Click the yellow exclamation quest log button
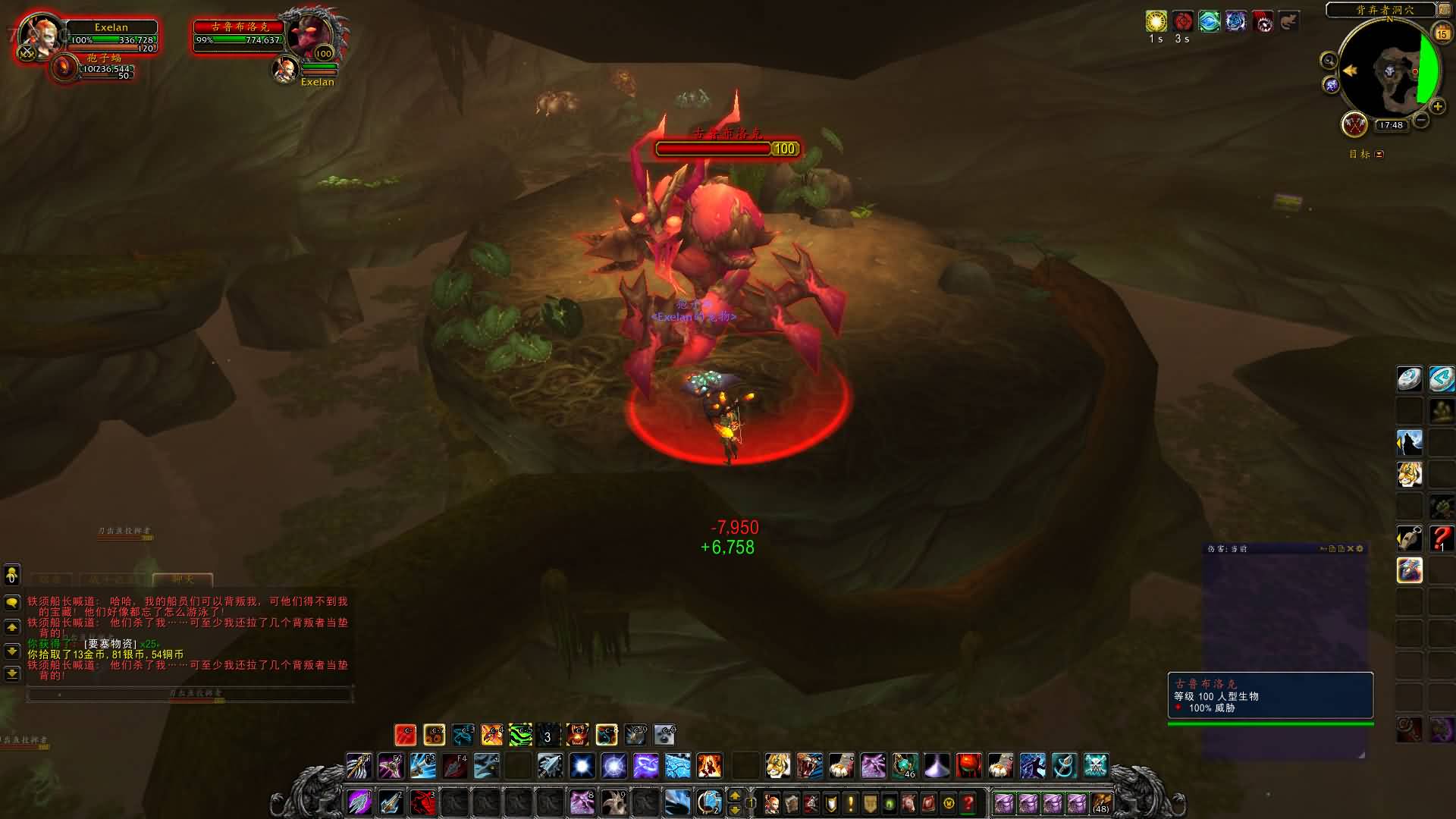1456x819 pixels. point(850,803)
